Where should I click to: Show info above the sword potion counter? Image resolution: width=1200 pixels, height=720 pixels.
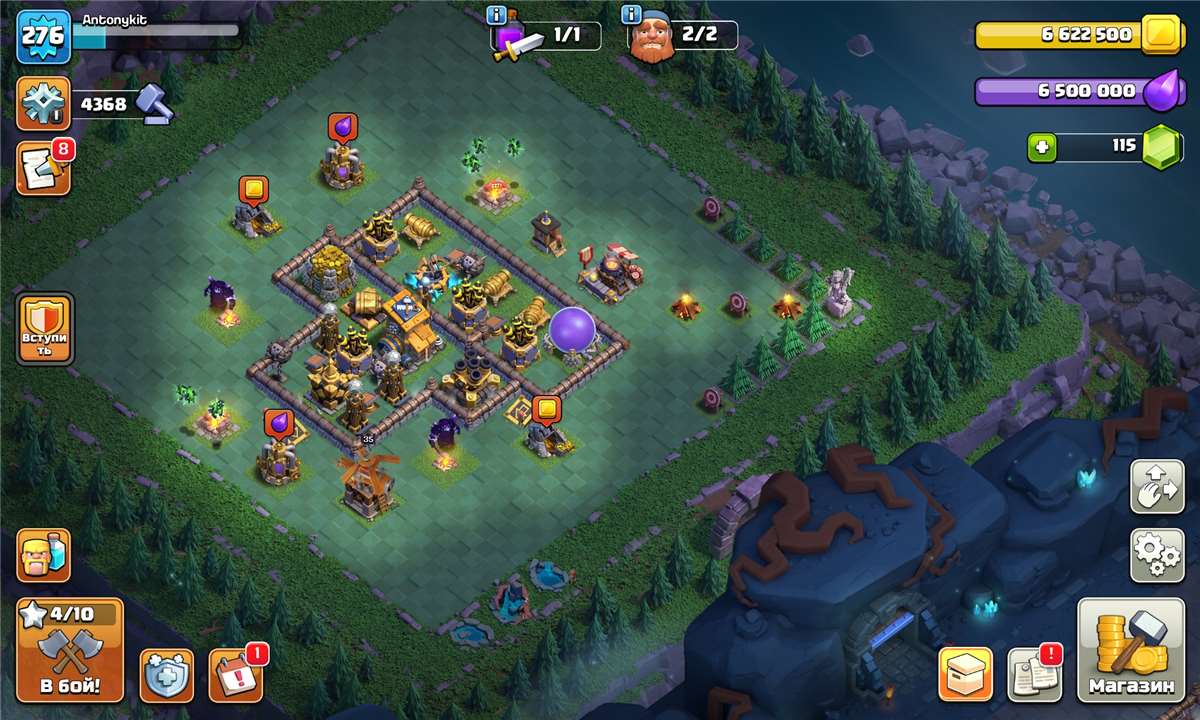click(x=496, y=14)
